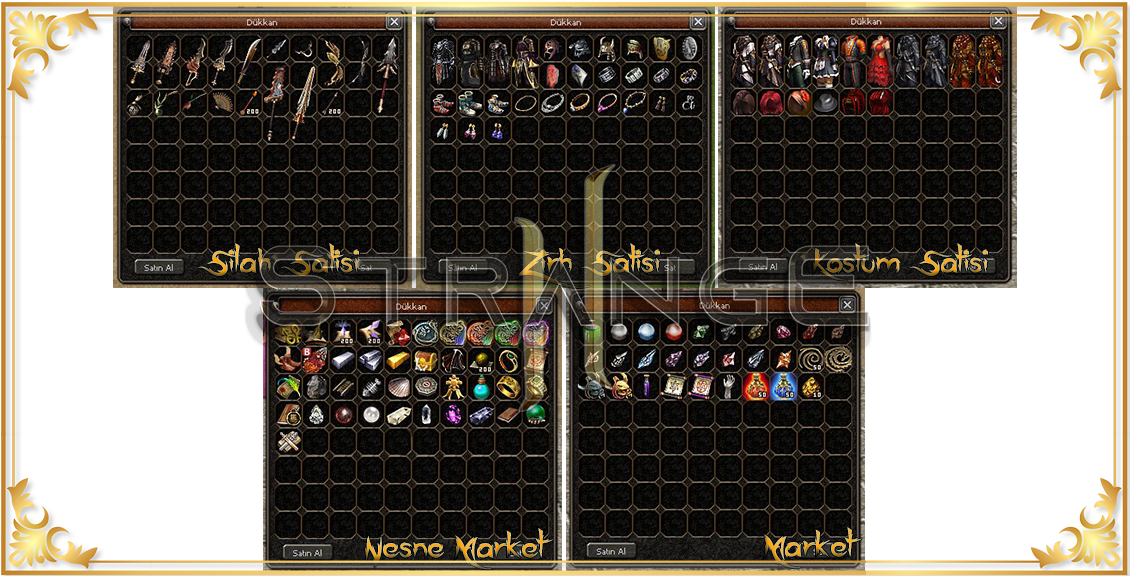This screenshot has width=1130, height=576.
Task: Select the round silver shield in the armor shop
Action: [688, 48]
